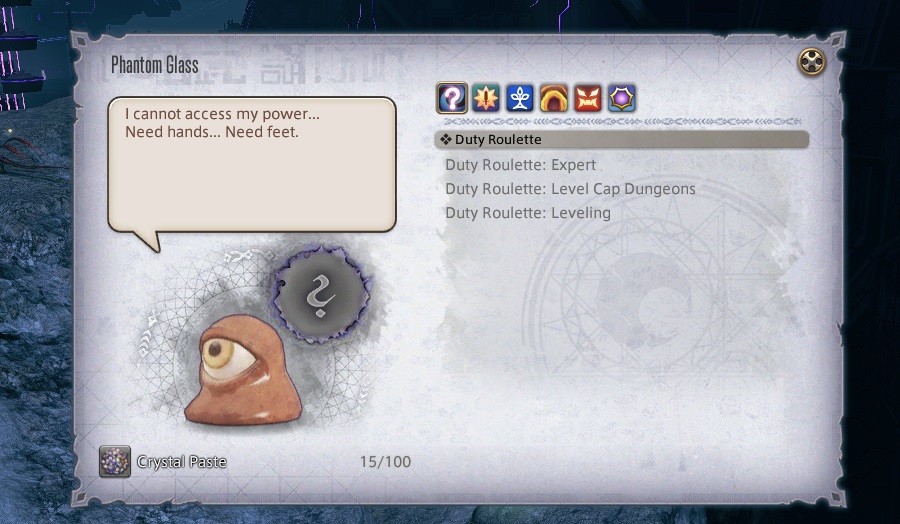This screenshot has height=524, width=900.
Task: Select Duty Roulette: Expert
Action: coord(520,165)
